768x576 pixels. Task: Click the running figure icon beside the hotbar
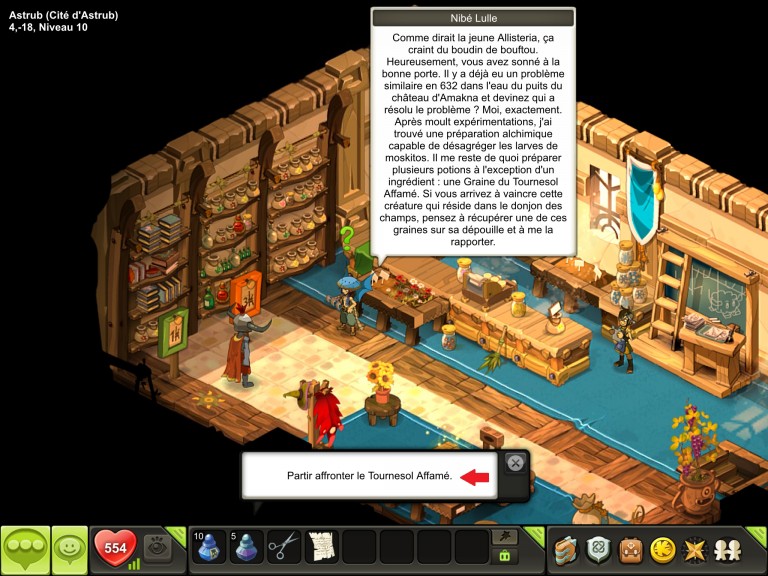point(505,538)
